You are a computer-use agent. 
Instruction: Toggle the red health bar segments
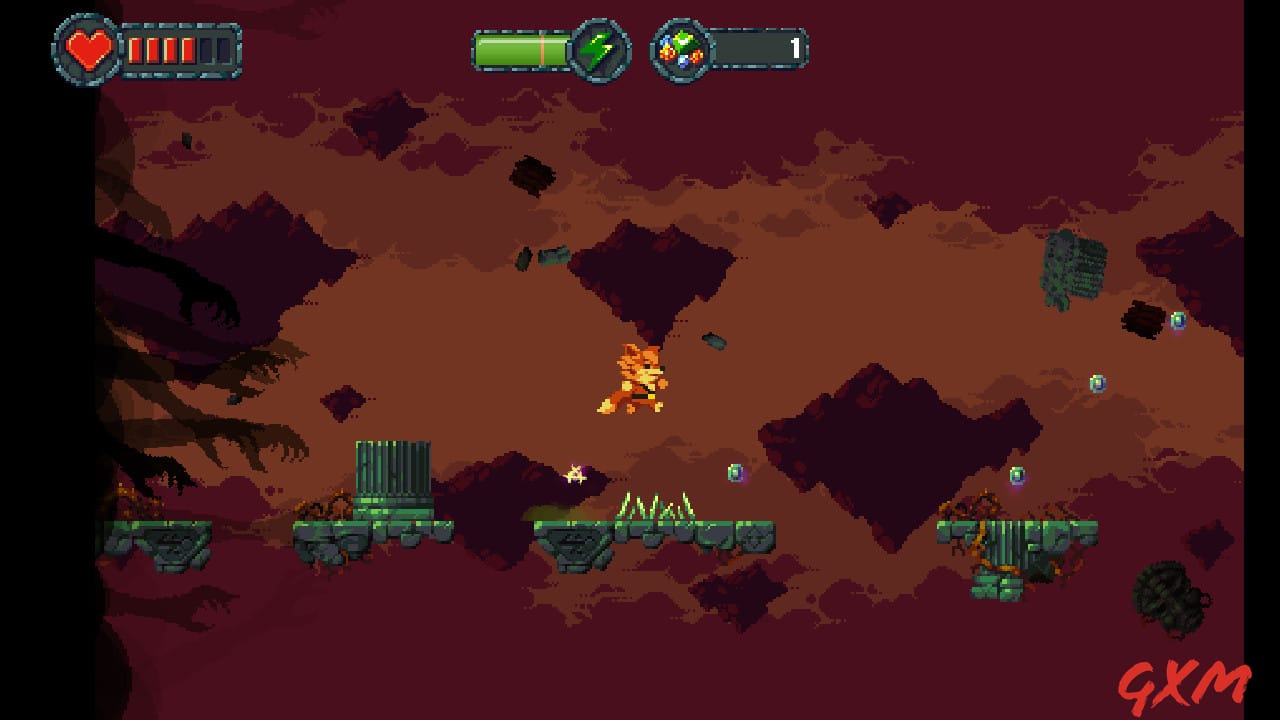(x=160, y=48)
